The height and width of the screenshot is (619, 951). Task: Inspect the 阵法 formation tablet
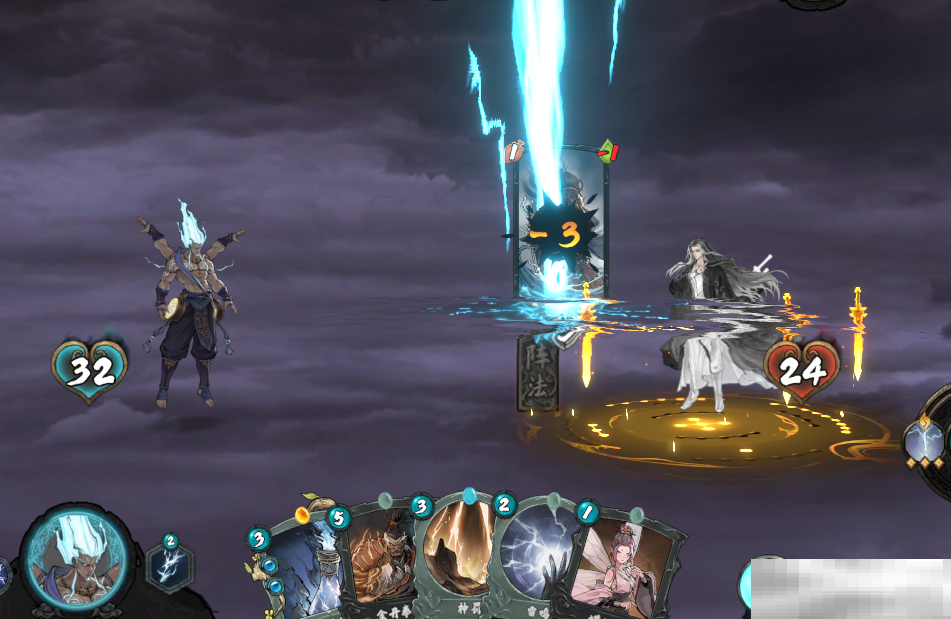point(537,371)
